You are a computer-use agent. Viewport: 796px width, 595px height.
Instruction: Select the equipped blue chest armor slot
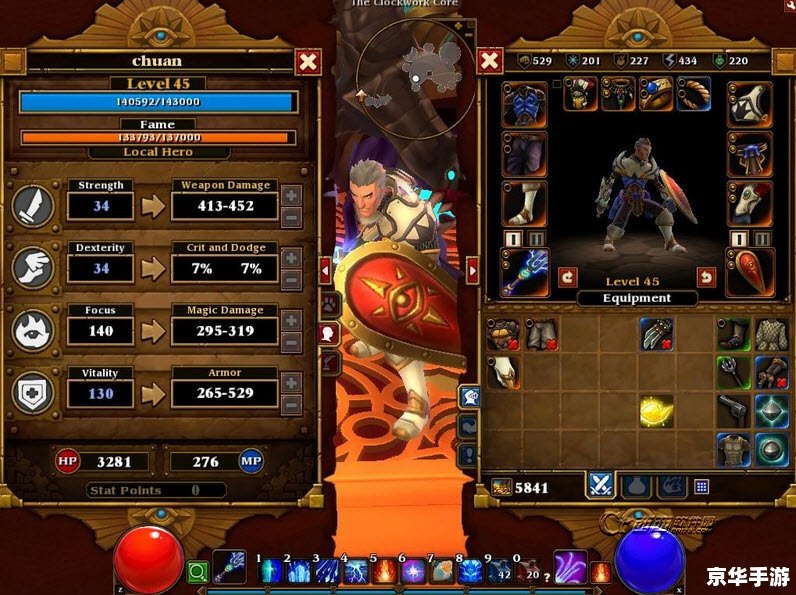tap(524, 103)
